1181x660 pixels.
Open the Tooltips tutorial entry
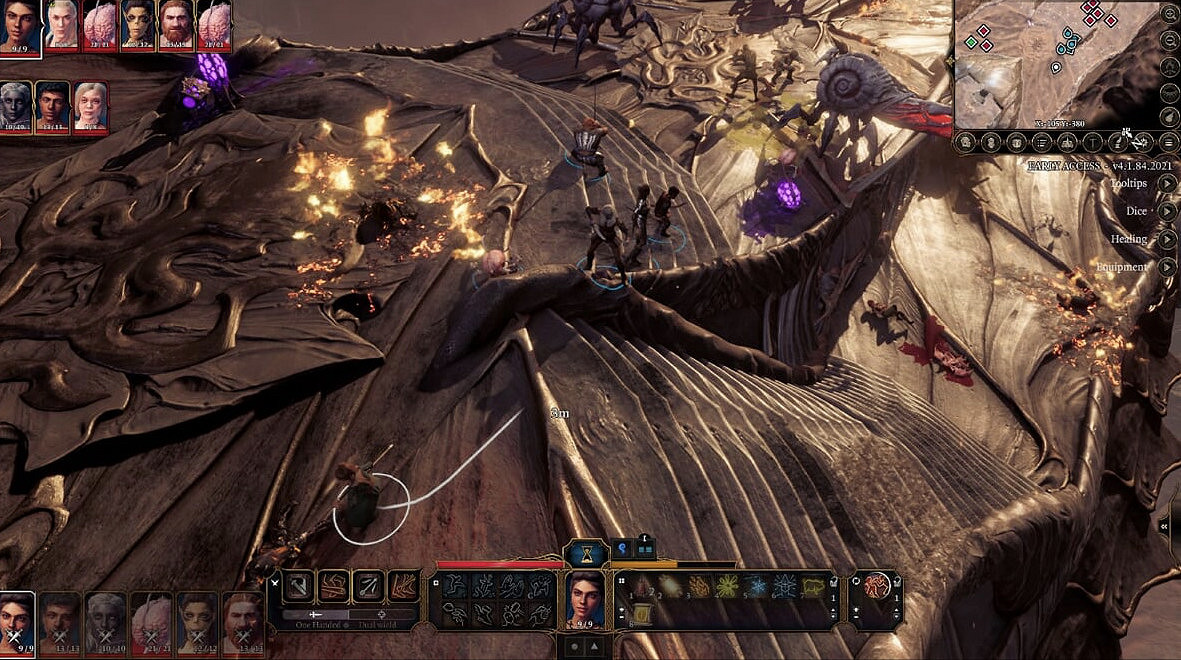1166,183
